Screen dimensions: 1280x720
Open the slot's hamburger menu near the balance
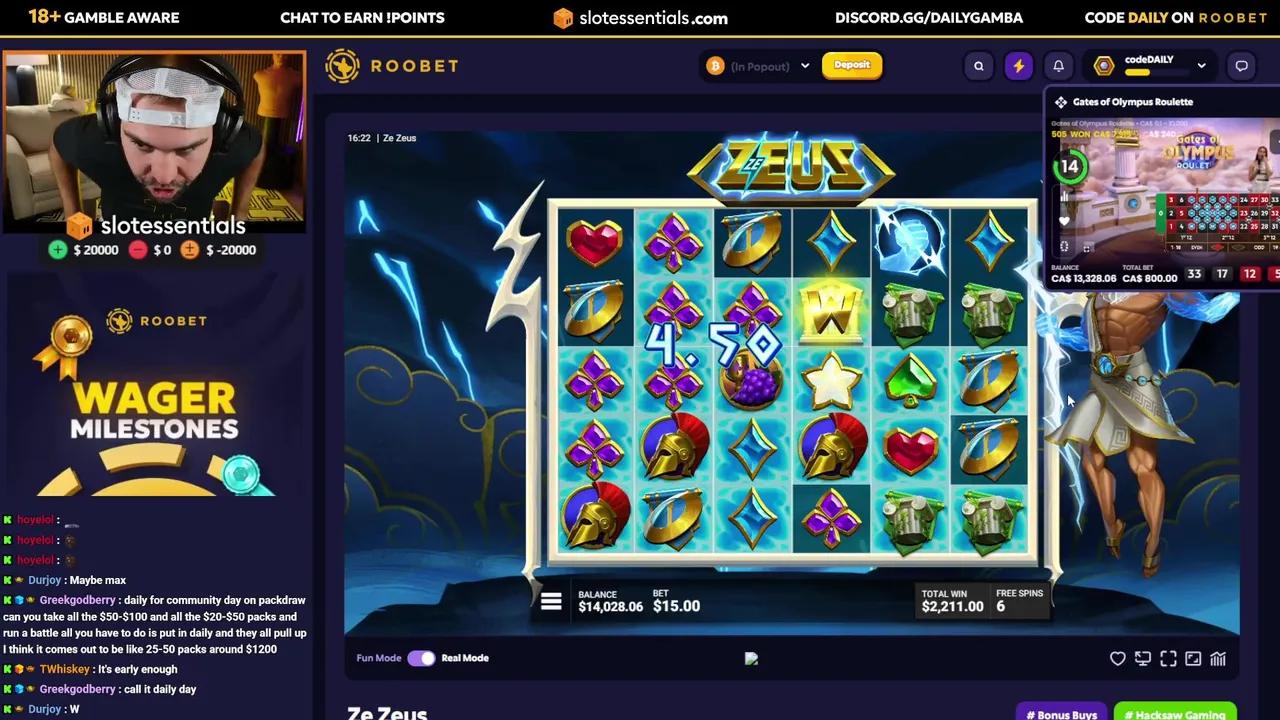click(x=551, y=600)
